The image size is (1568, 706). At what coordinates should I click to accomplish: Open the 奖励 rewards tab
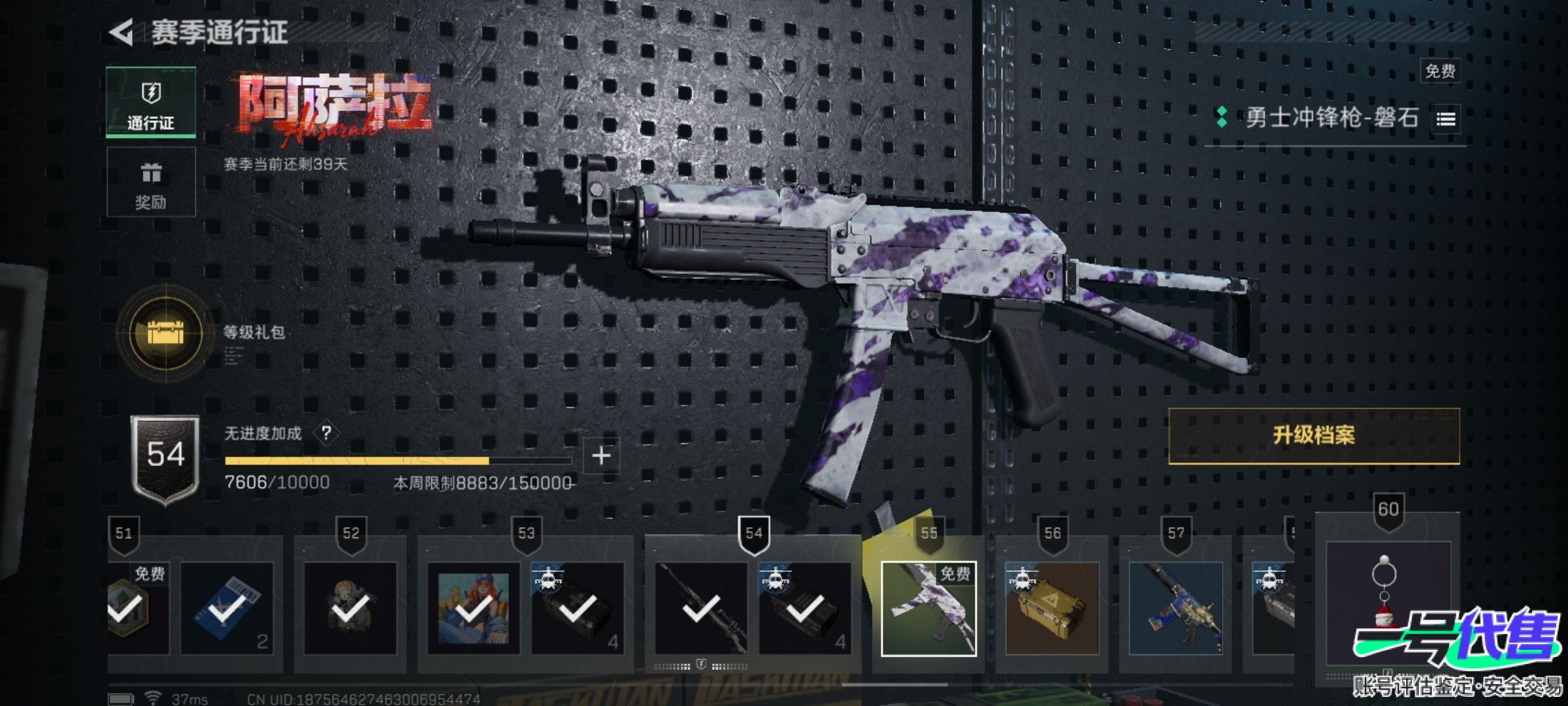pyautogui.click(x=151, y=182)
